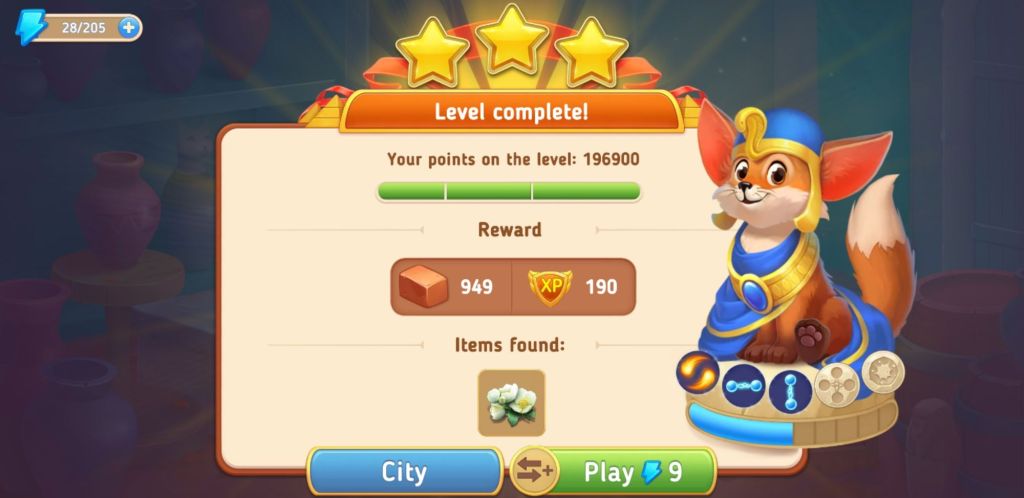Select the vertical lightning chain ability icon
Screen dimensions: 1024x498
[x=790, y=388]
